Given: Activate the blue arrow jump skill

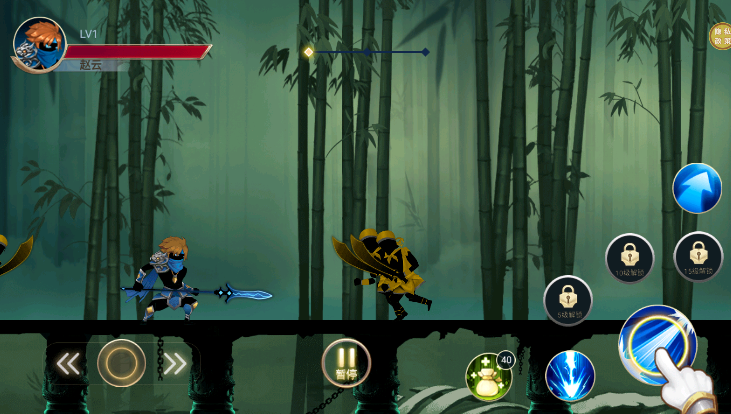Looking at the screenshot, I should click(x=697, y=188).
